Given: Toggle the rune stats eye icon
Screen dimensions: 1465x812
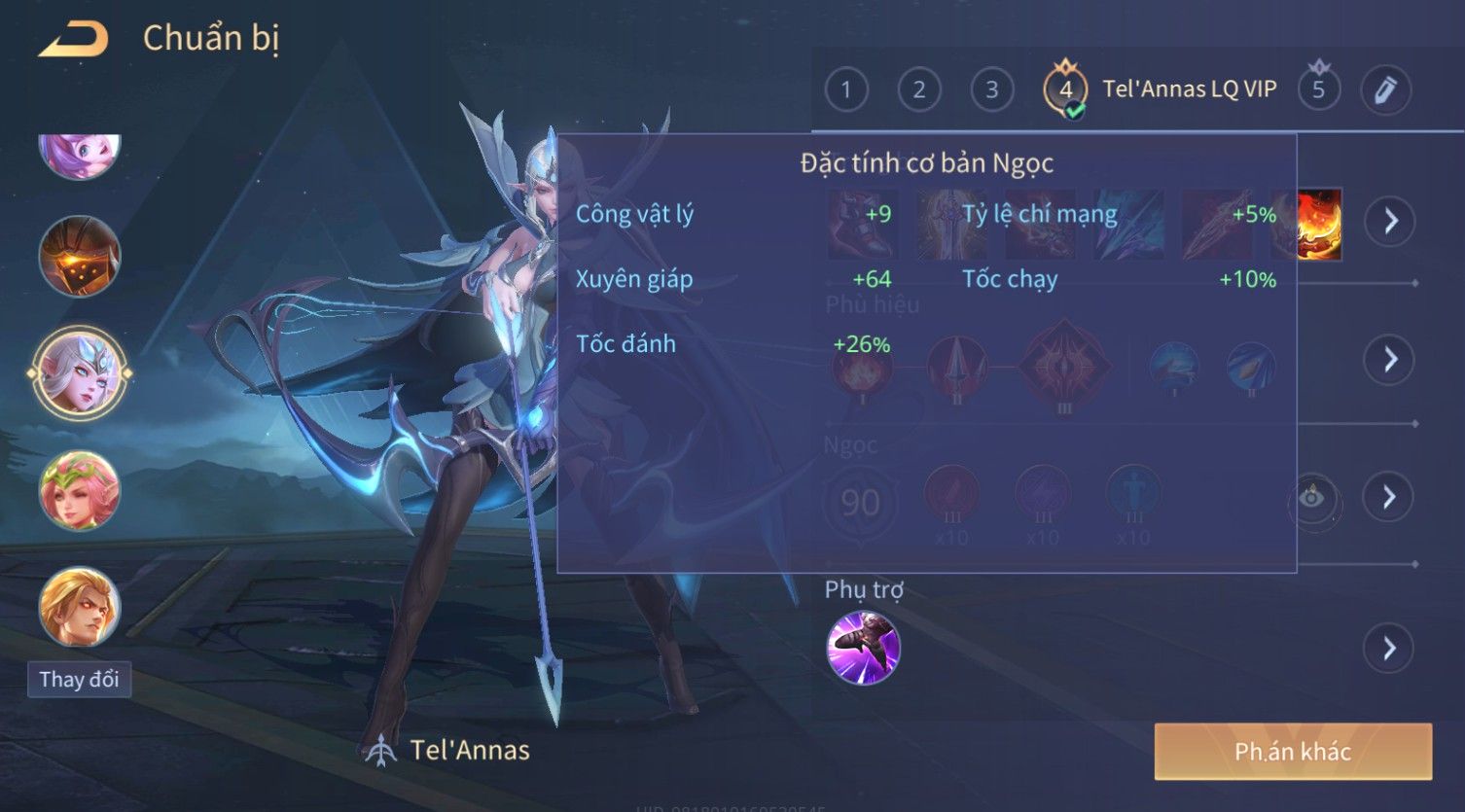Looking at the screenshot, I should (1312, 499).
